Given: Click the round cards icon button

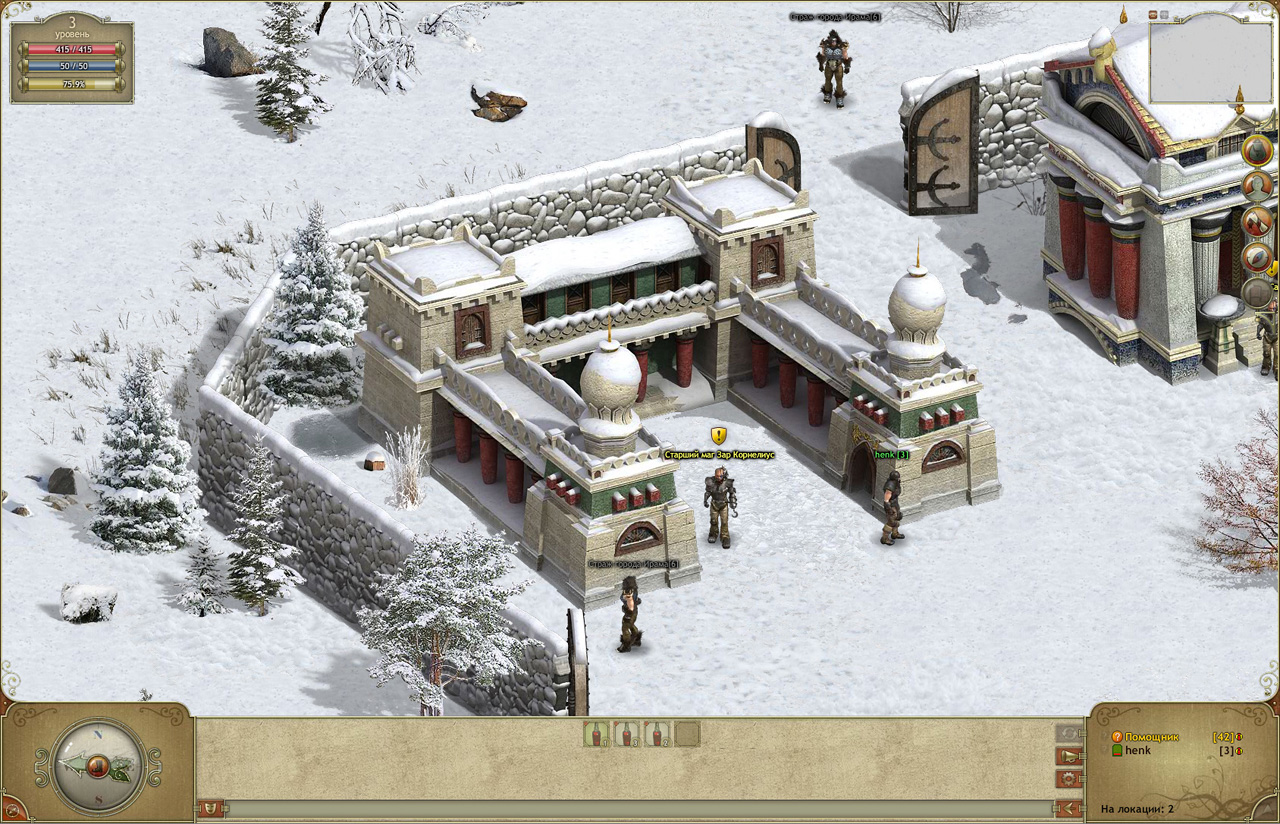Looking at the screenshot, I should (1257, 221).
